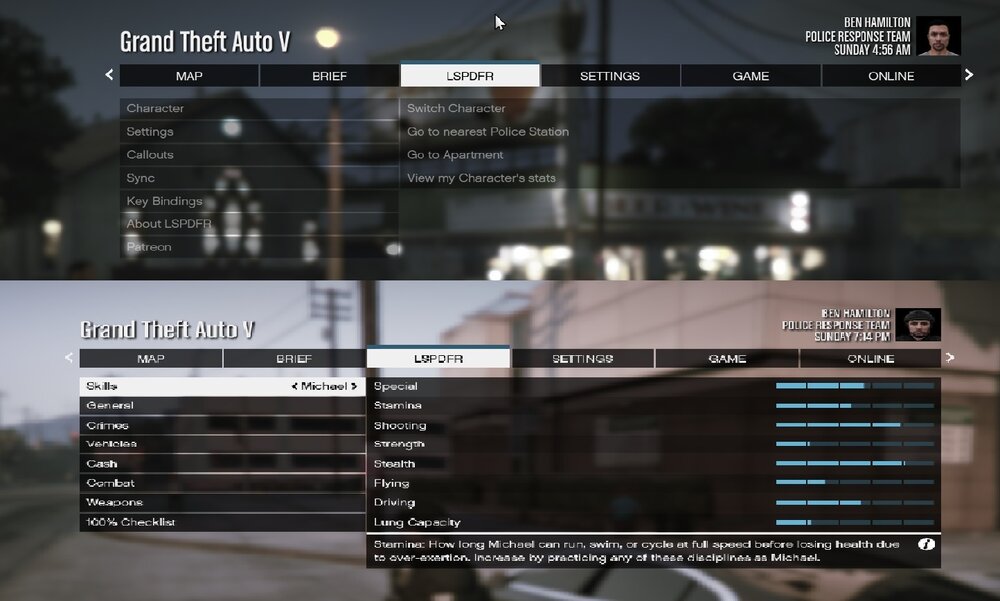Viewport: 1000px width, 601px height.
Task: Open the 100% Checklist entry
Action: 131,522
